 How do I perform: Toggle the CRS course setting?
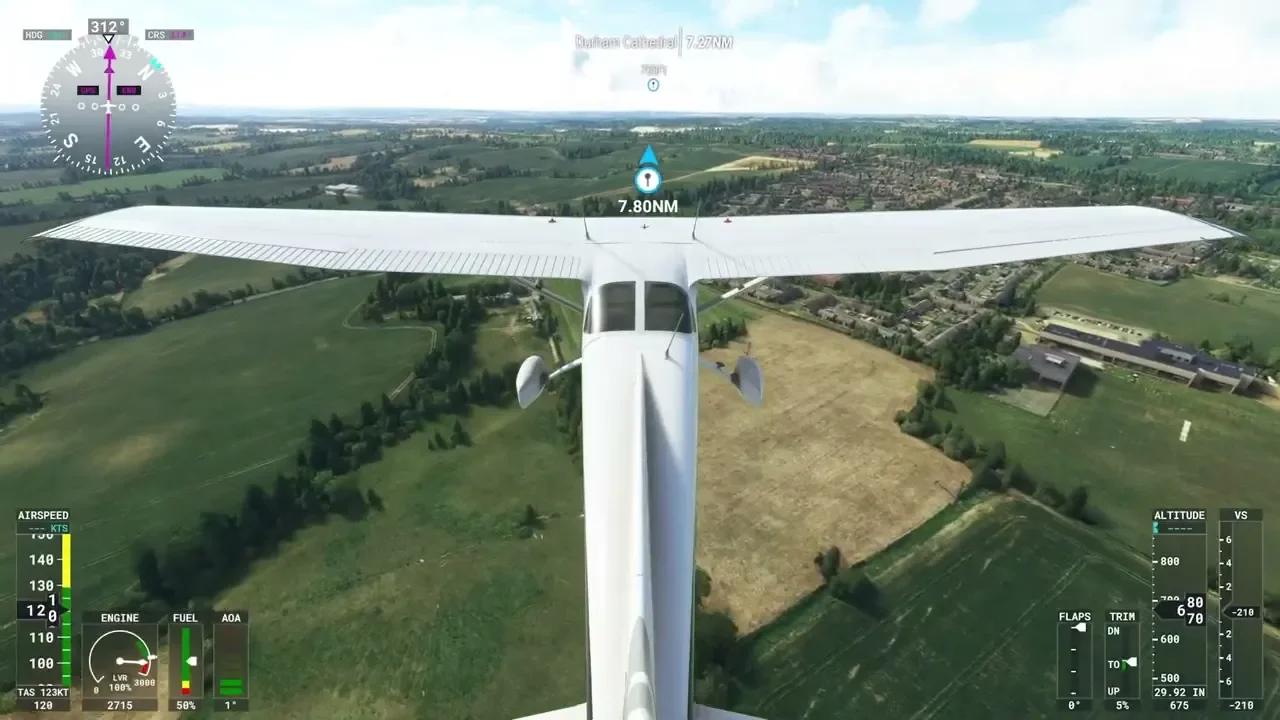[168, 34]
